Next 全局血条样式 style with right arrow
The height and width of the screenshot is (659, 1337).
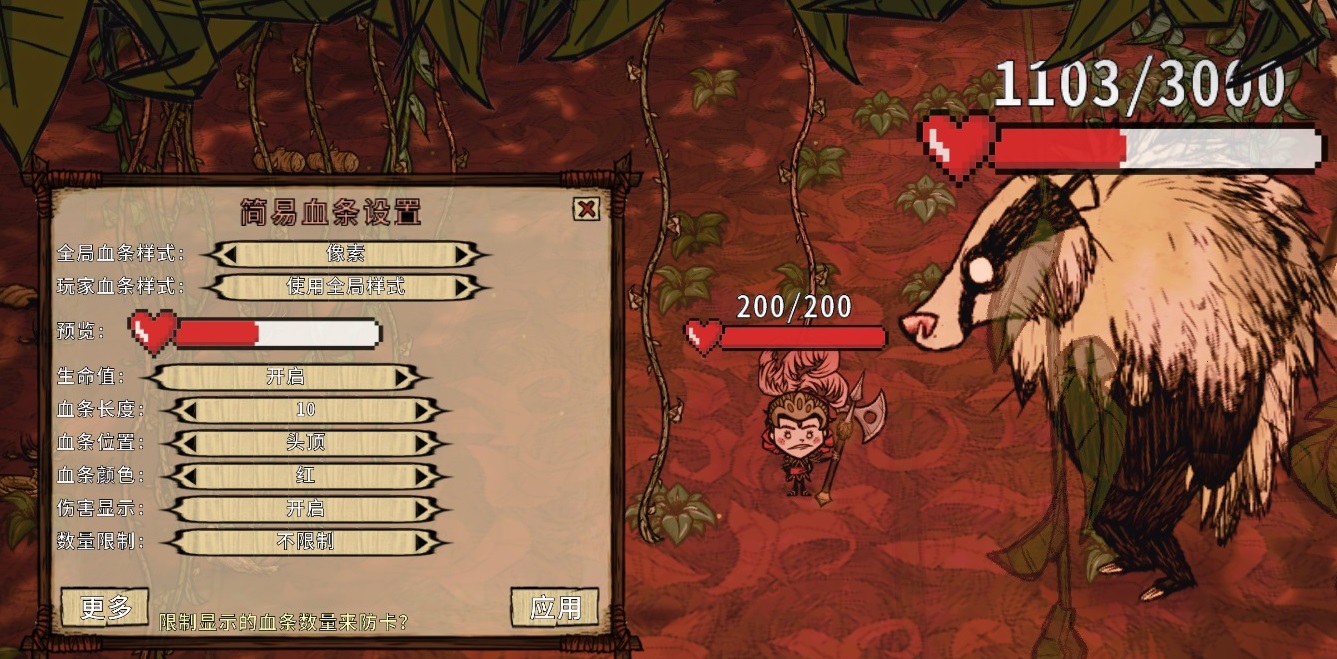(x=463, y=254)
